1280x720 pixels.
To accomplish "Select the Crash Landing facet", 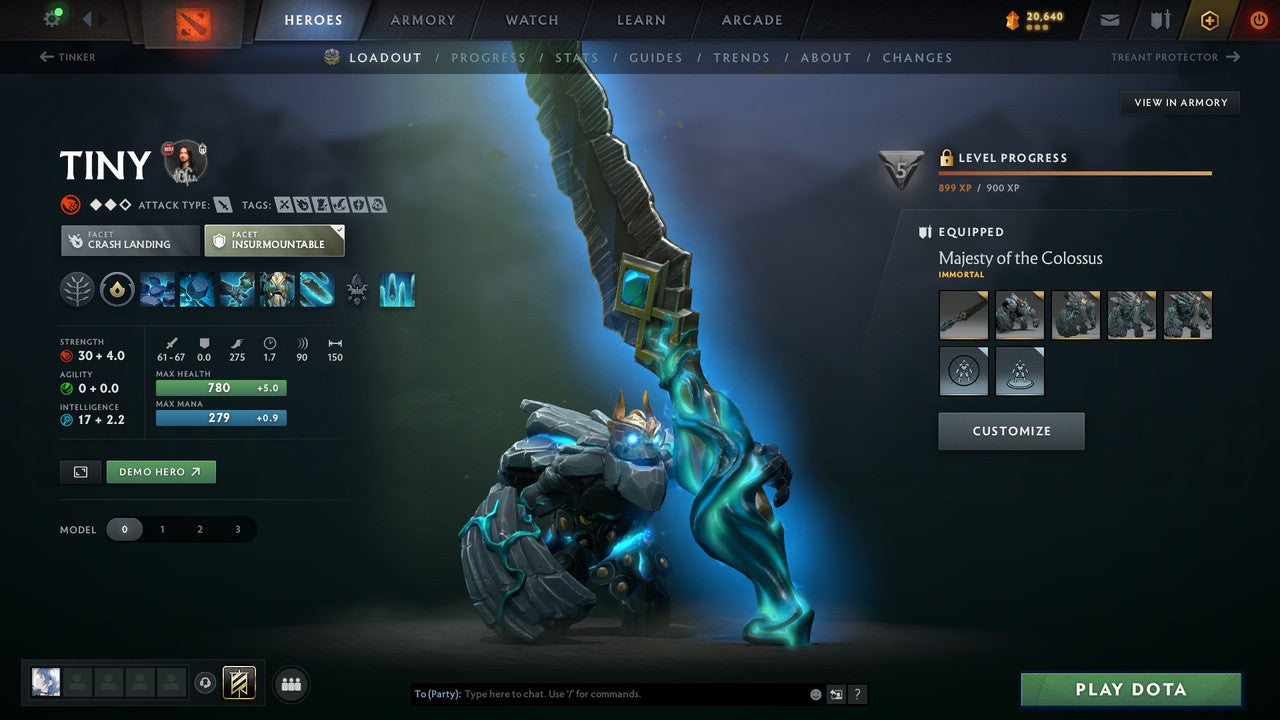I will click(x=130, y=240).
